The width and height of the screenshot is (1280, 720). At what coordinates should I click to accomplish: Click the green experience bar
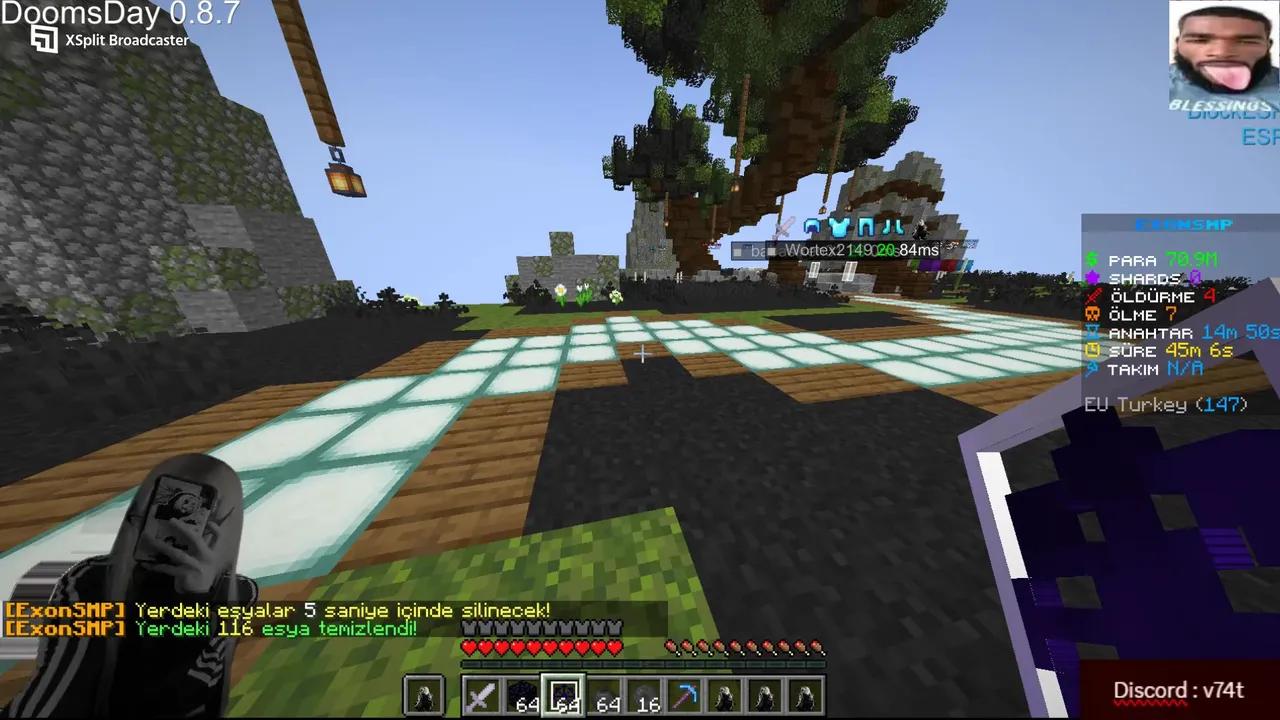(640, 665)
